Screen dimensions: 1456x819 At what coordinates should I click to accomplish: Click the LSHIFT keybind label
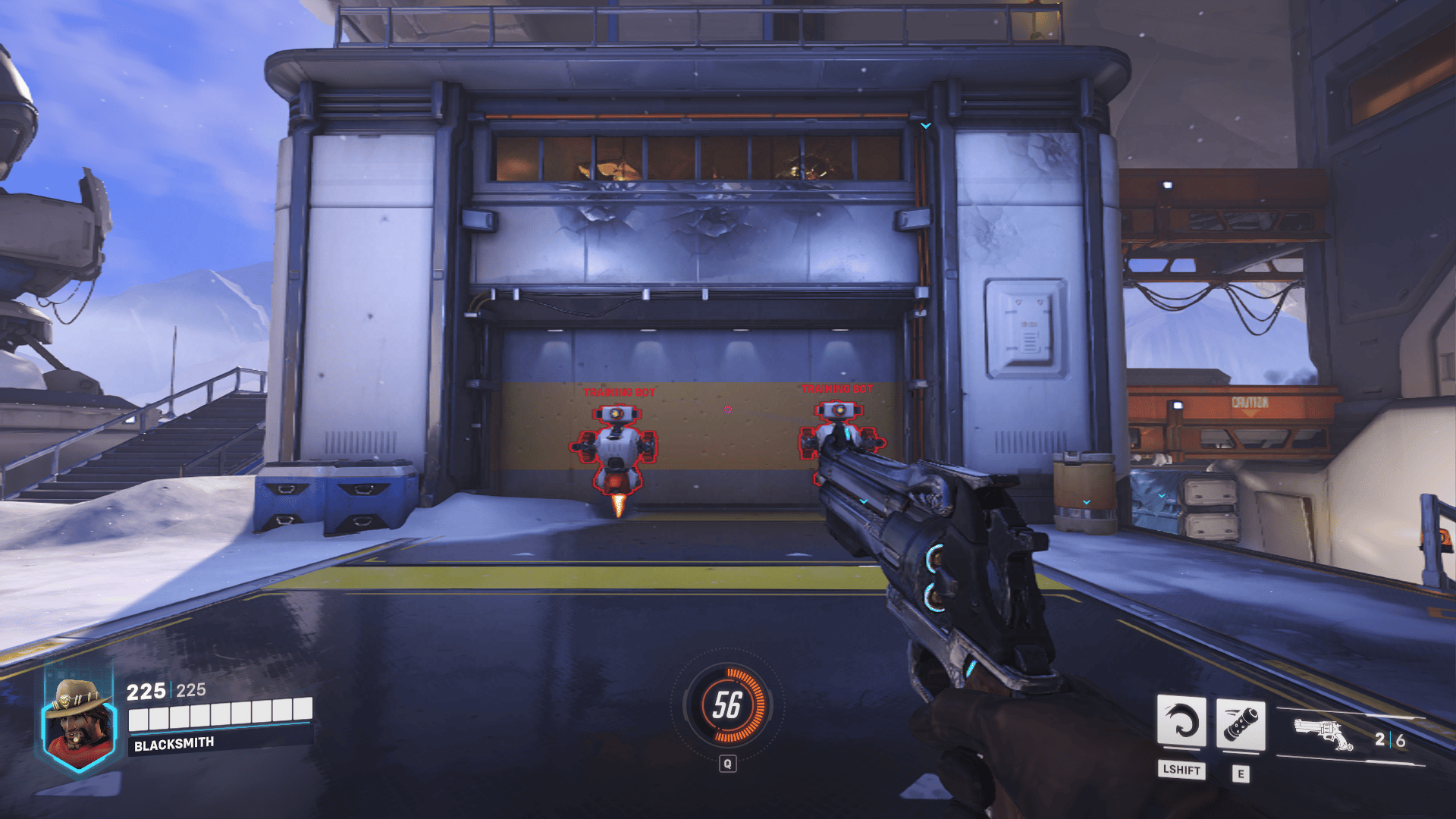click(1181, 770)
